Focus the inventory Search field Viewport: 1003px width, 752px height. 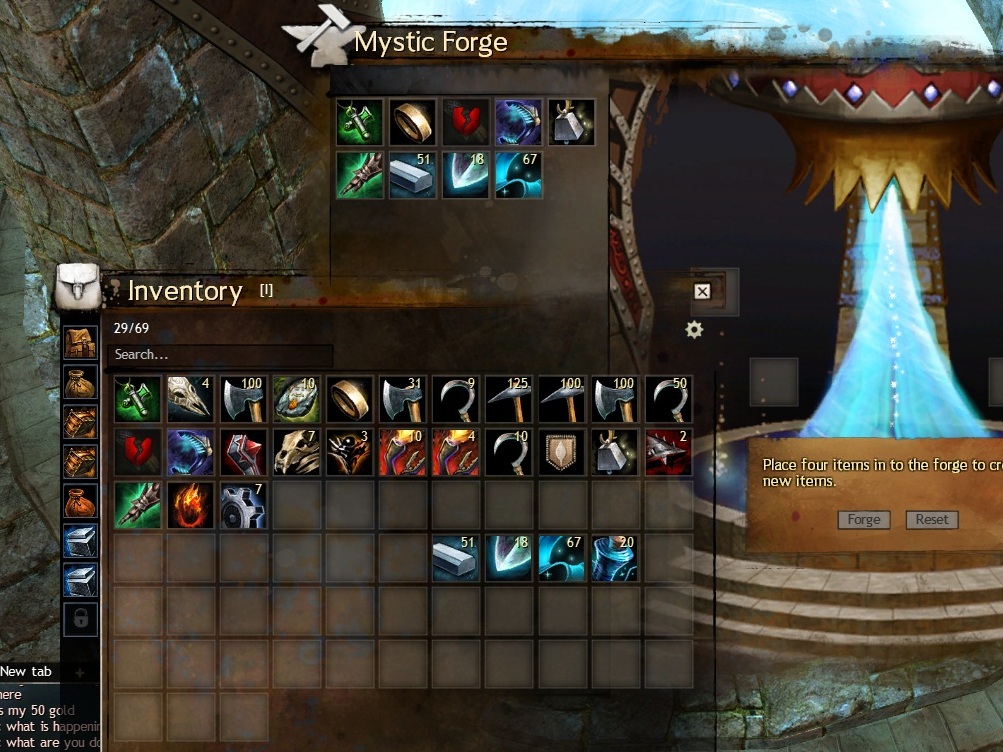click(x=220, y=355)
